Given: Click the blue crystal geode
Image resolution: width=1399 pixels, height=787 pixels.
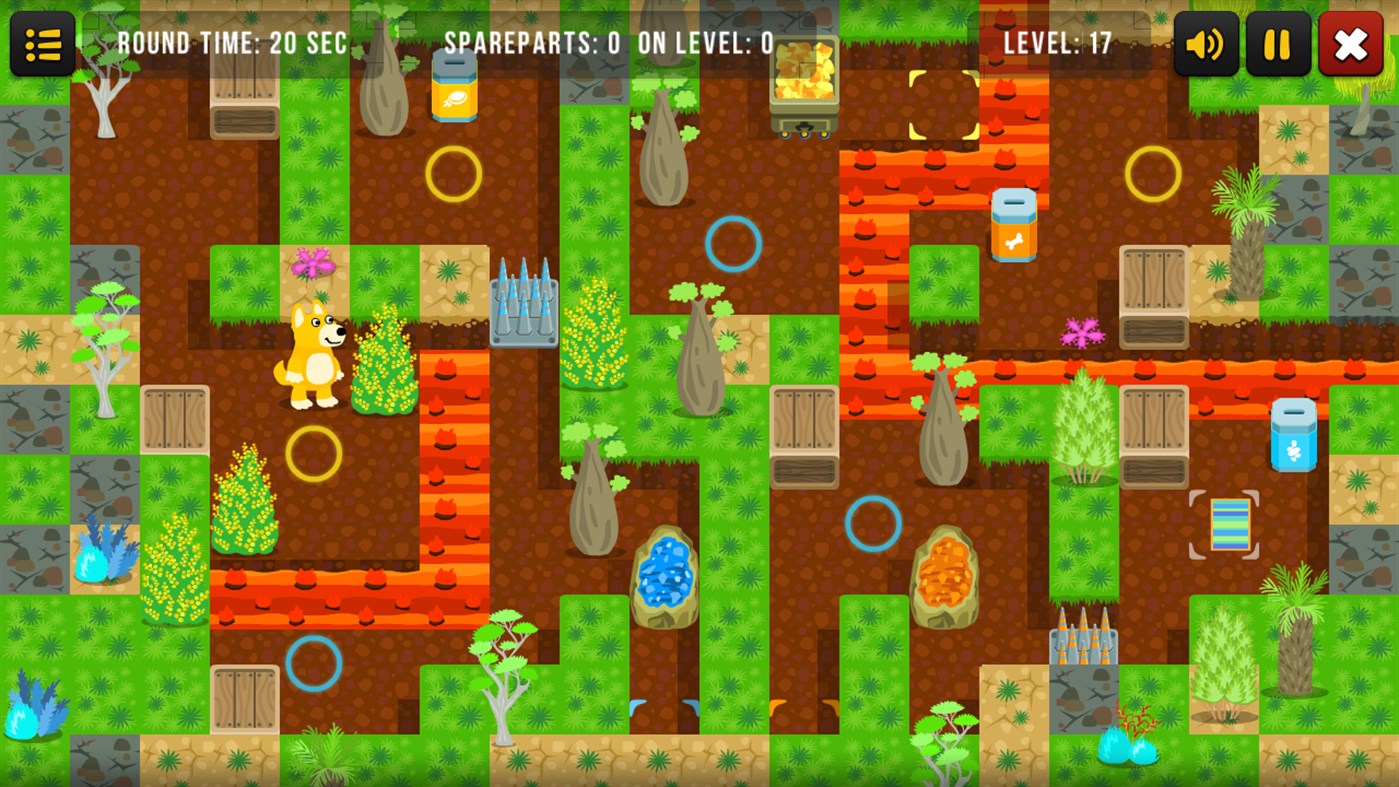Looking at the screenshot, I should [x=663, y=577].
